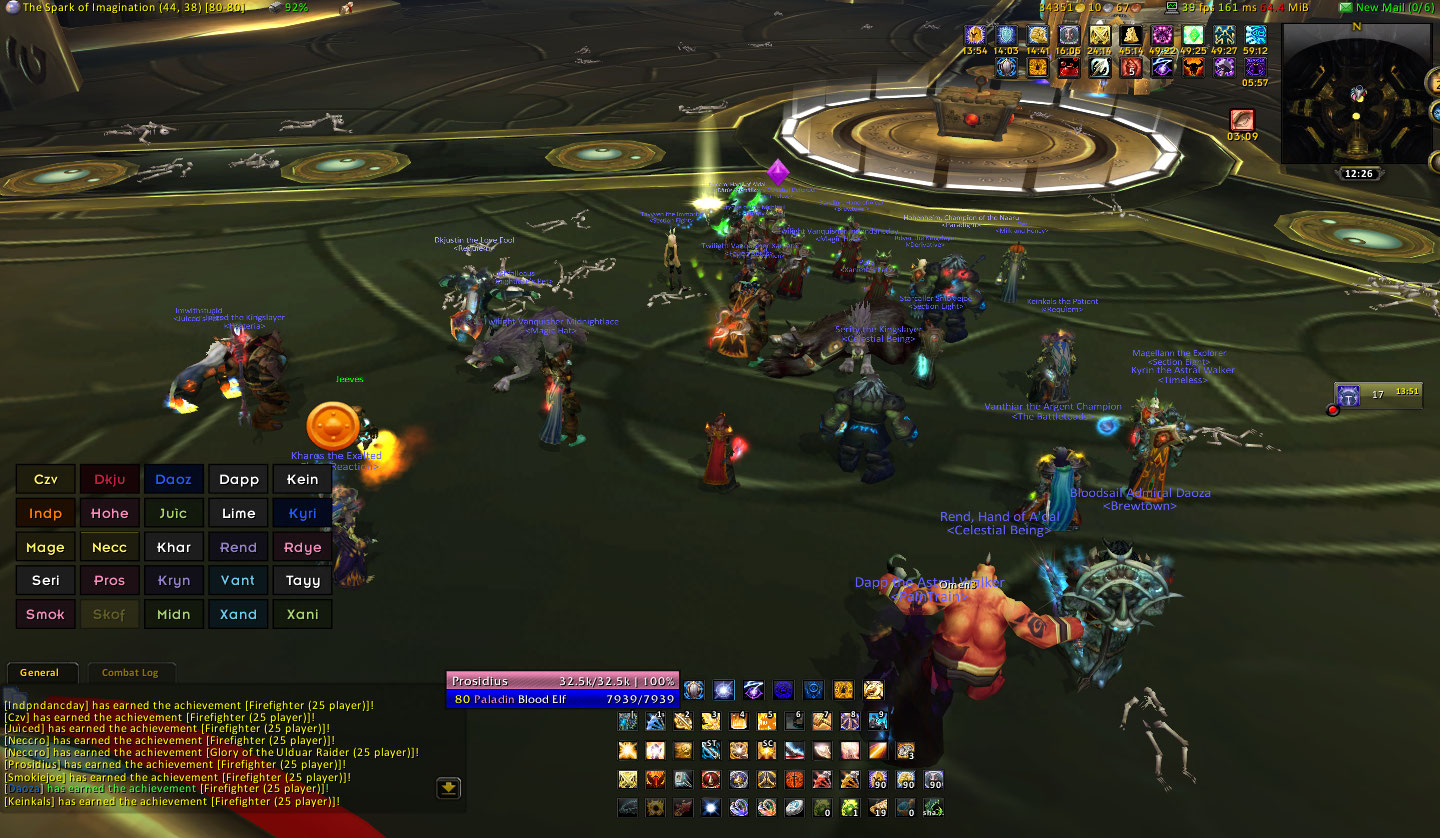Click the buff icon with 59:12 remaining
Image resolution: width=1440 pixels, height=838 pixels.
tap(1255, 36)
